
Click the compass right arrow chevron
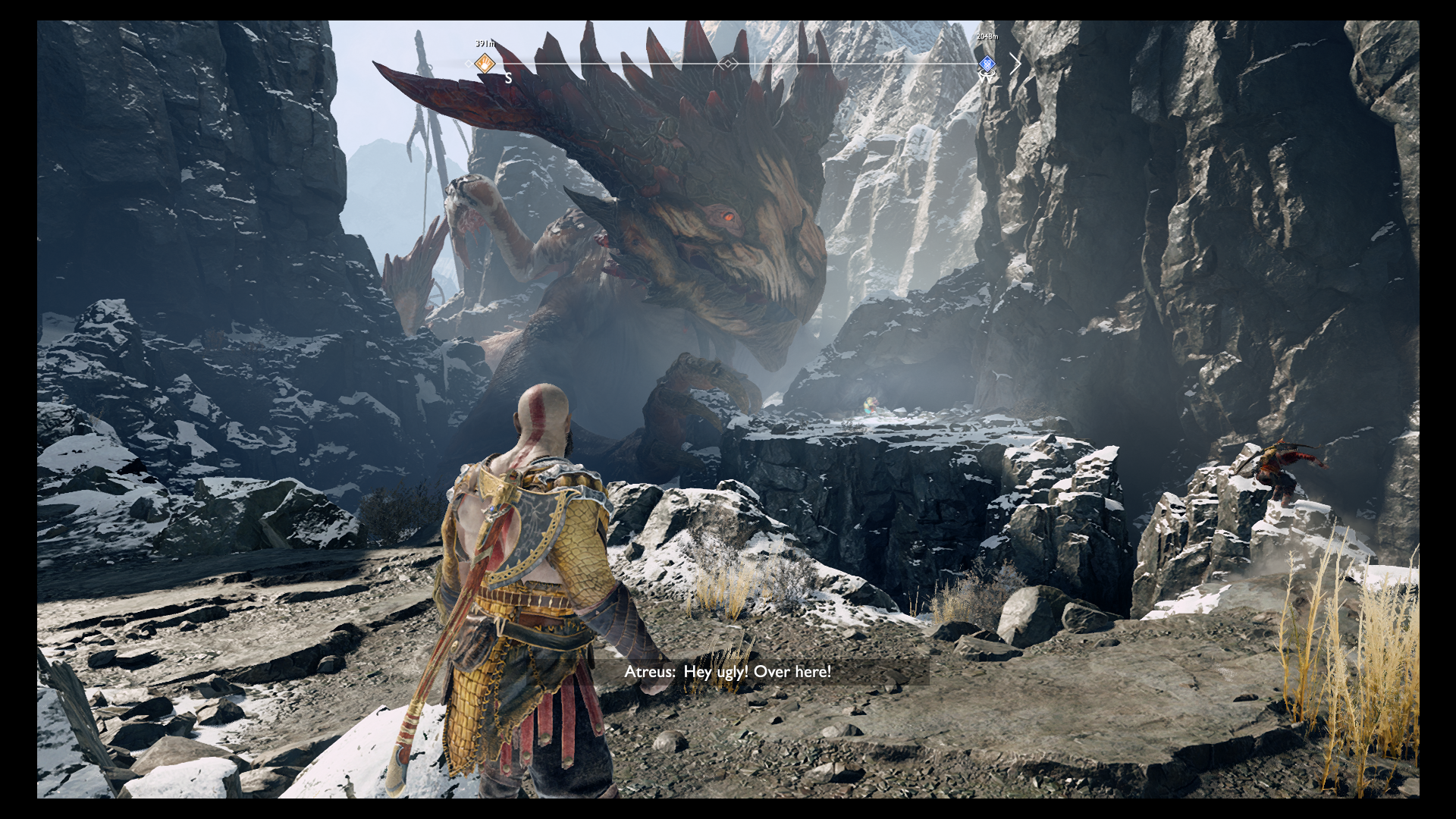1015,64
